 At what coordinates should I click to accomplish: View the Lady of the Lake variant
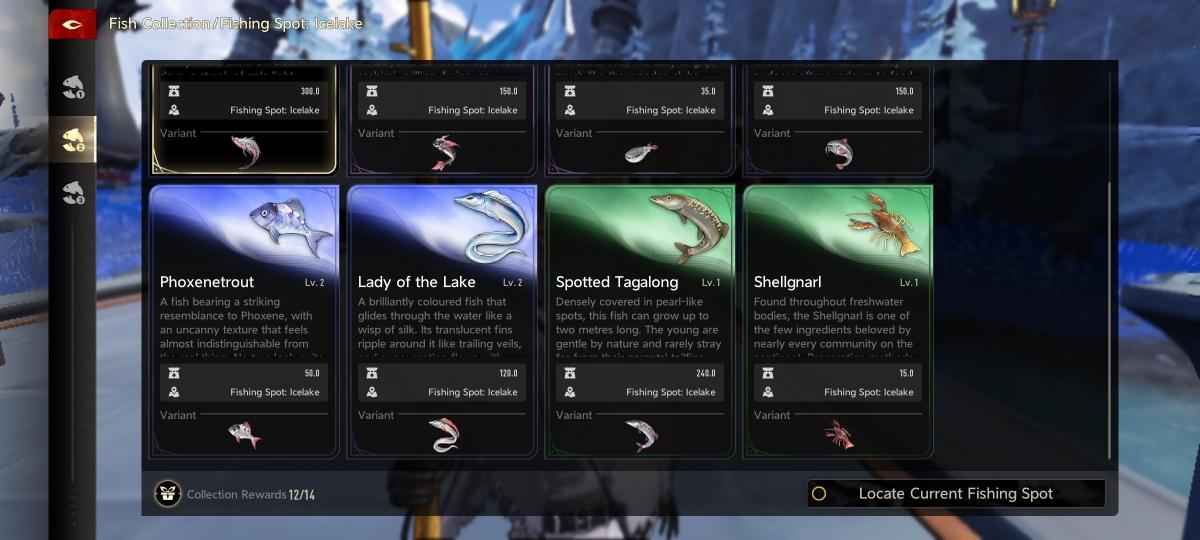pos(442,434)
